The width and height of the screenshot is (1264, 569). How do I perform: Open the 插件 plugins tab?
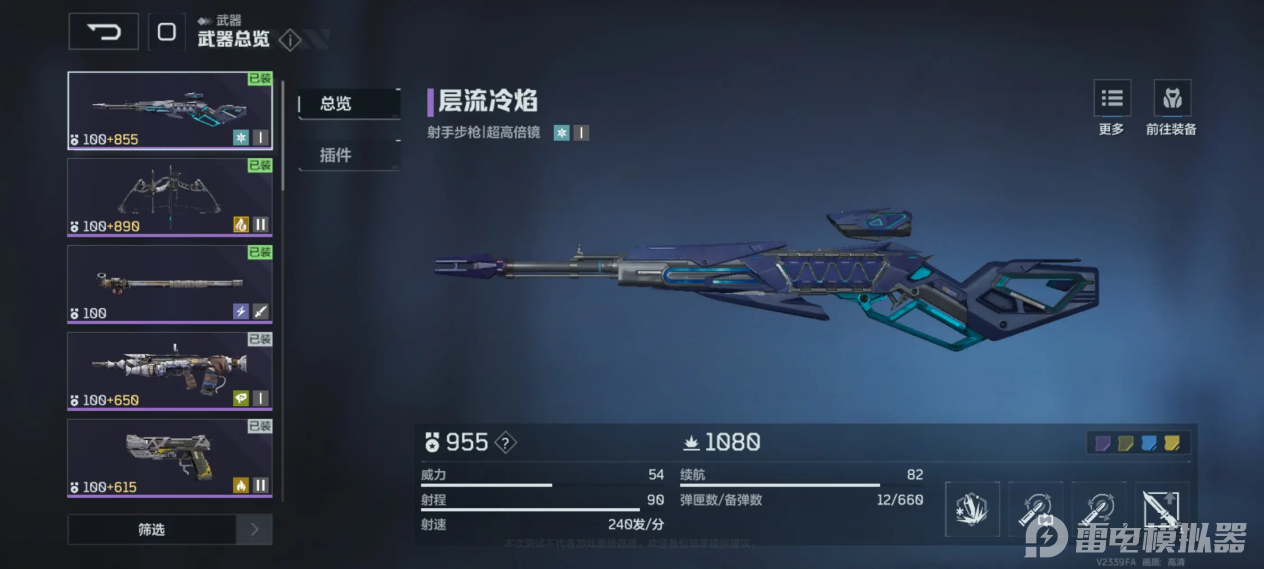pyautogui.click(x=348, y=155)
